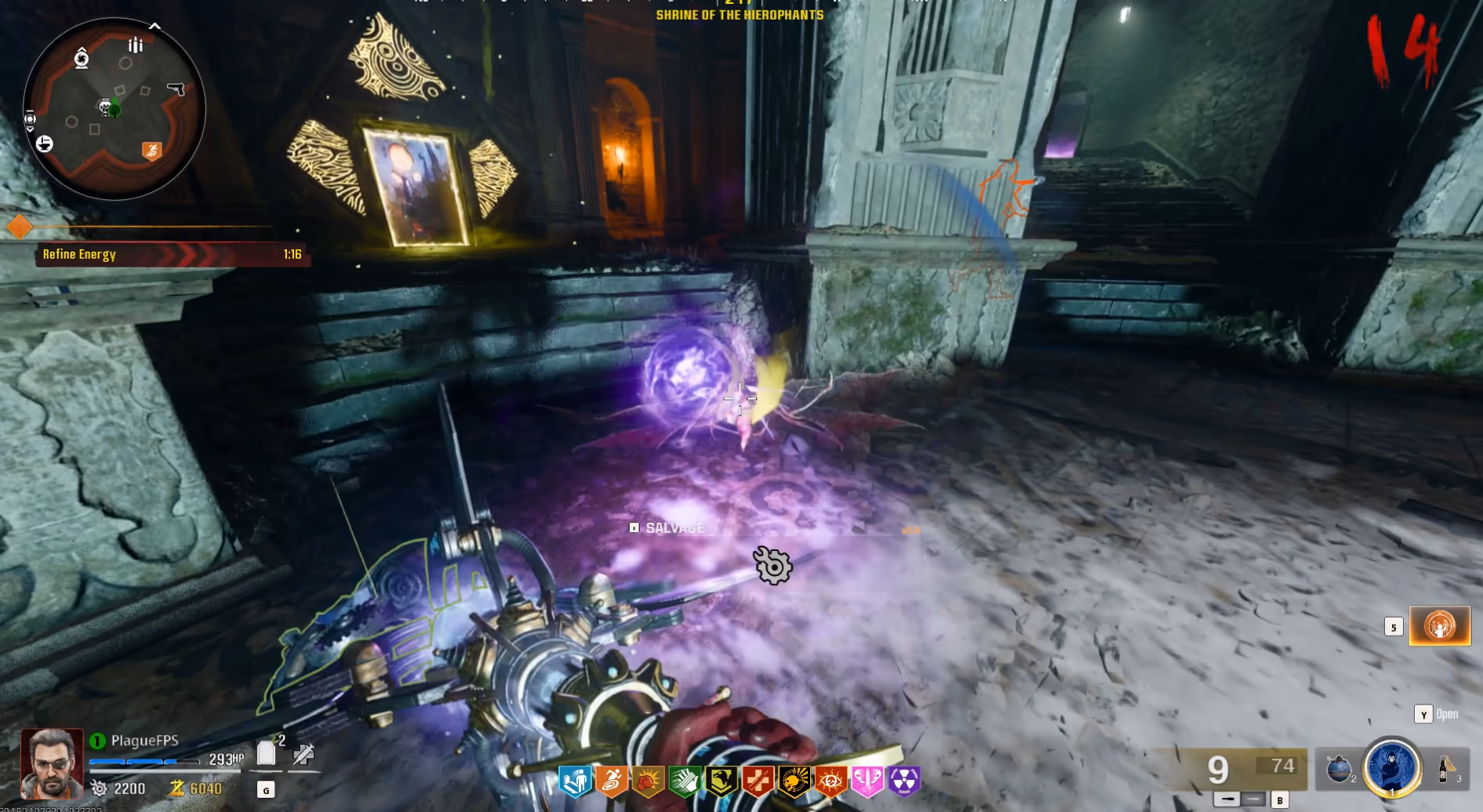The width and height of the screenshot is (1483, 812).
Task: Select the round blue tactical grenade slot
Action: [x=1339, y=769]
